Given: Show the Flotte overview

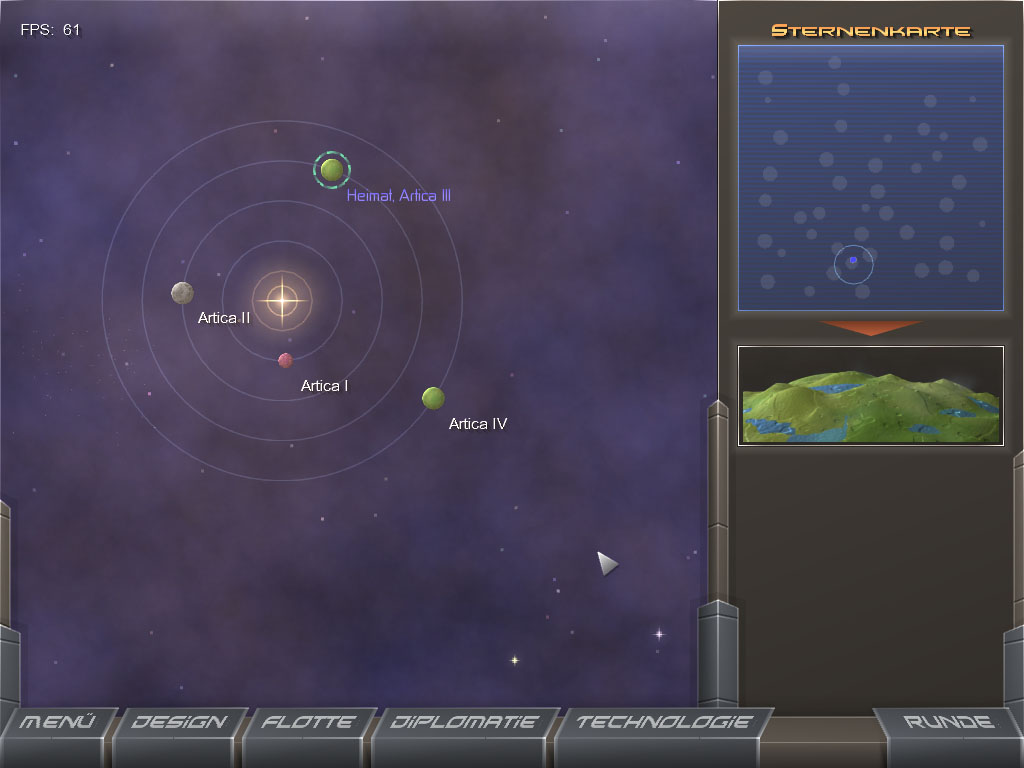Looking at the screenshot, I should pyautogui.click(x=308, y=723).
